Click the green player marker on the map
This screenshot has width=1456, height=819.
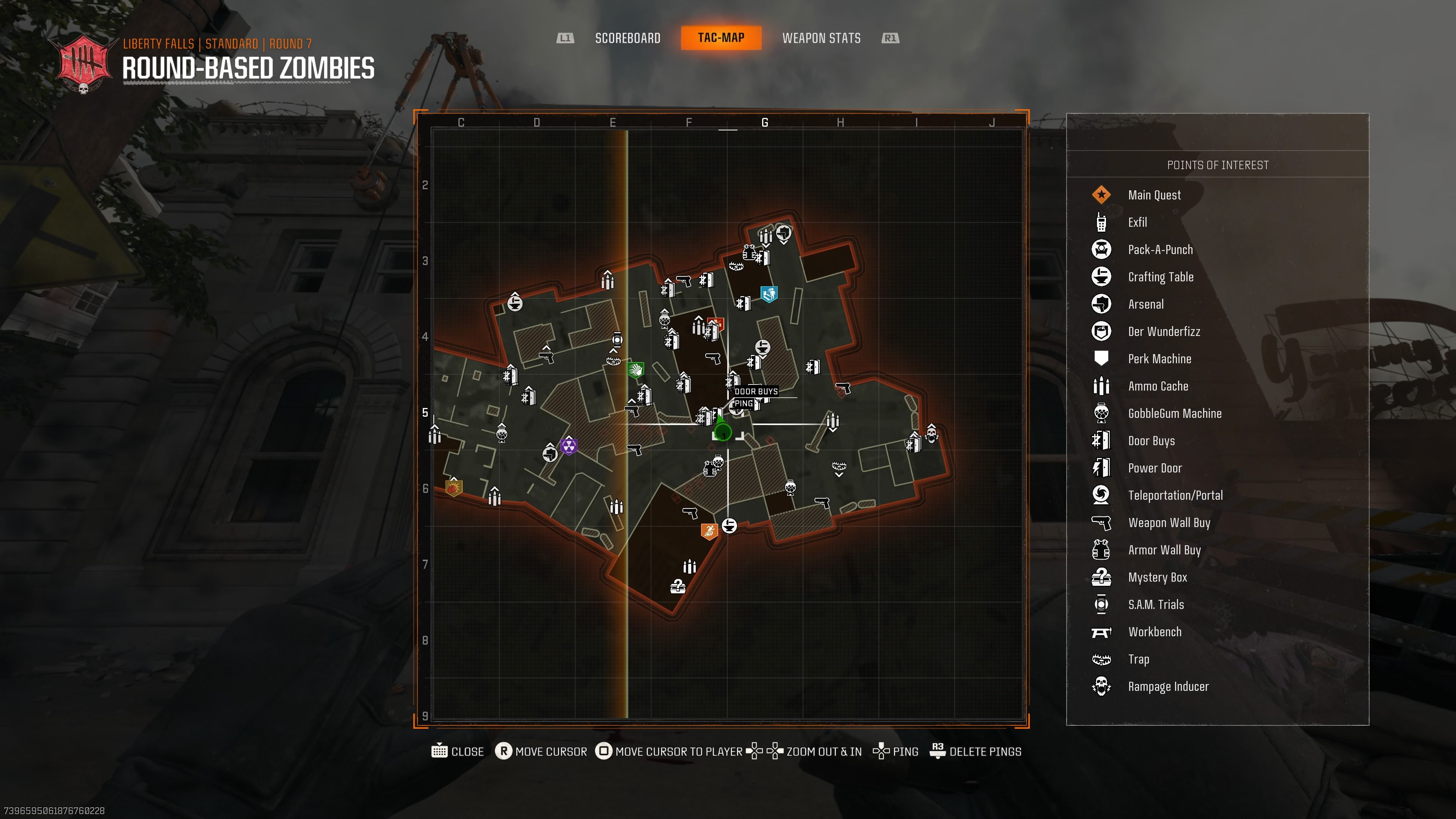click(x=722, y=431)
